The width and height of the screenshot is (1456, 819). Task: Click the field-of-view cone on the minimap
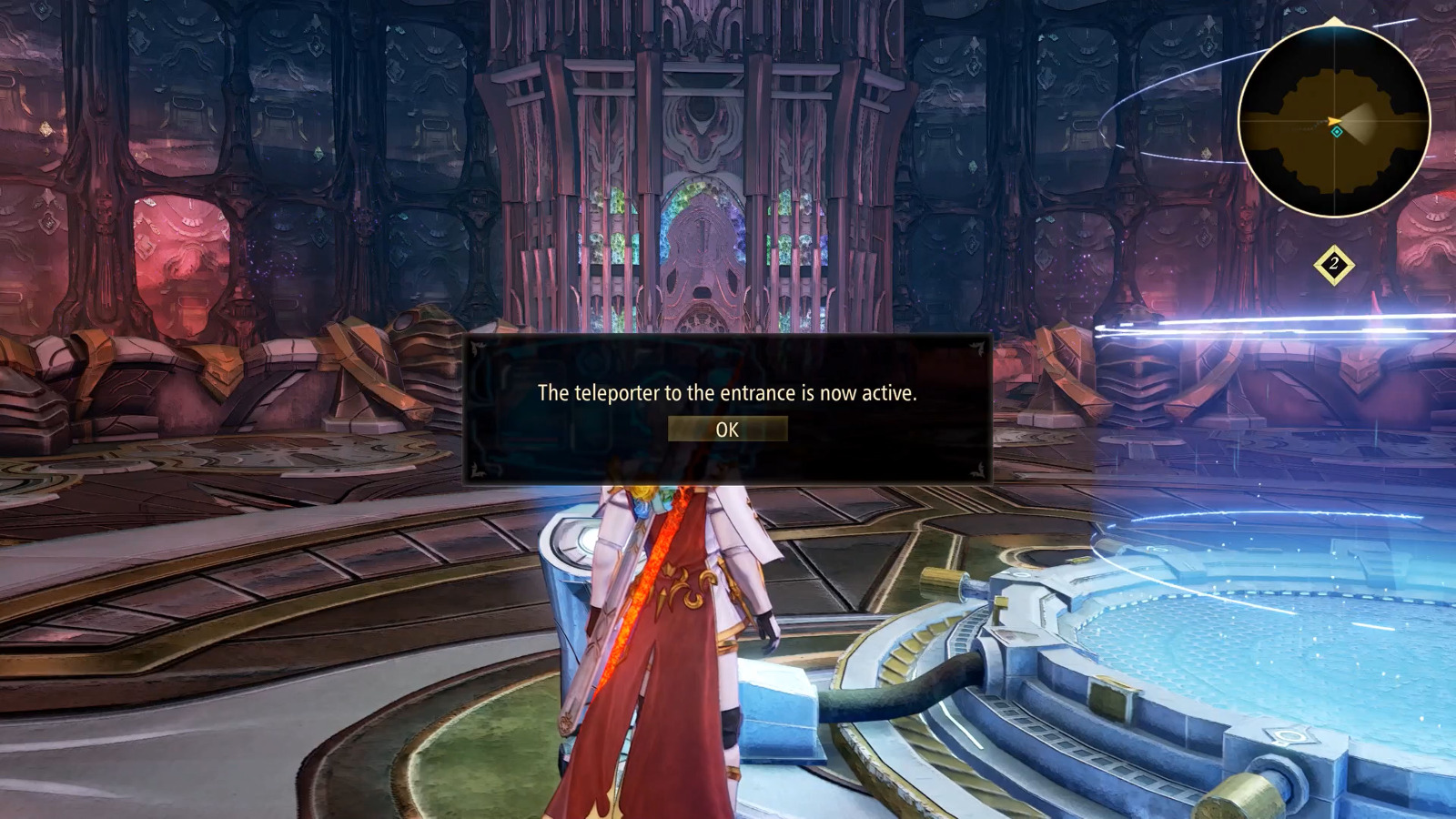(1360, 121)
